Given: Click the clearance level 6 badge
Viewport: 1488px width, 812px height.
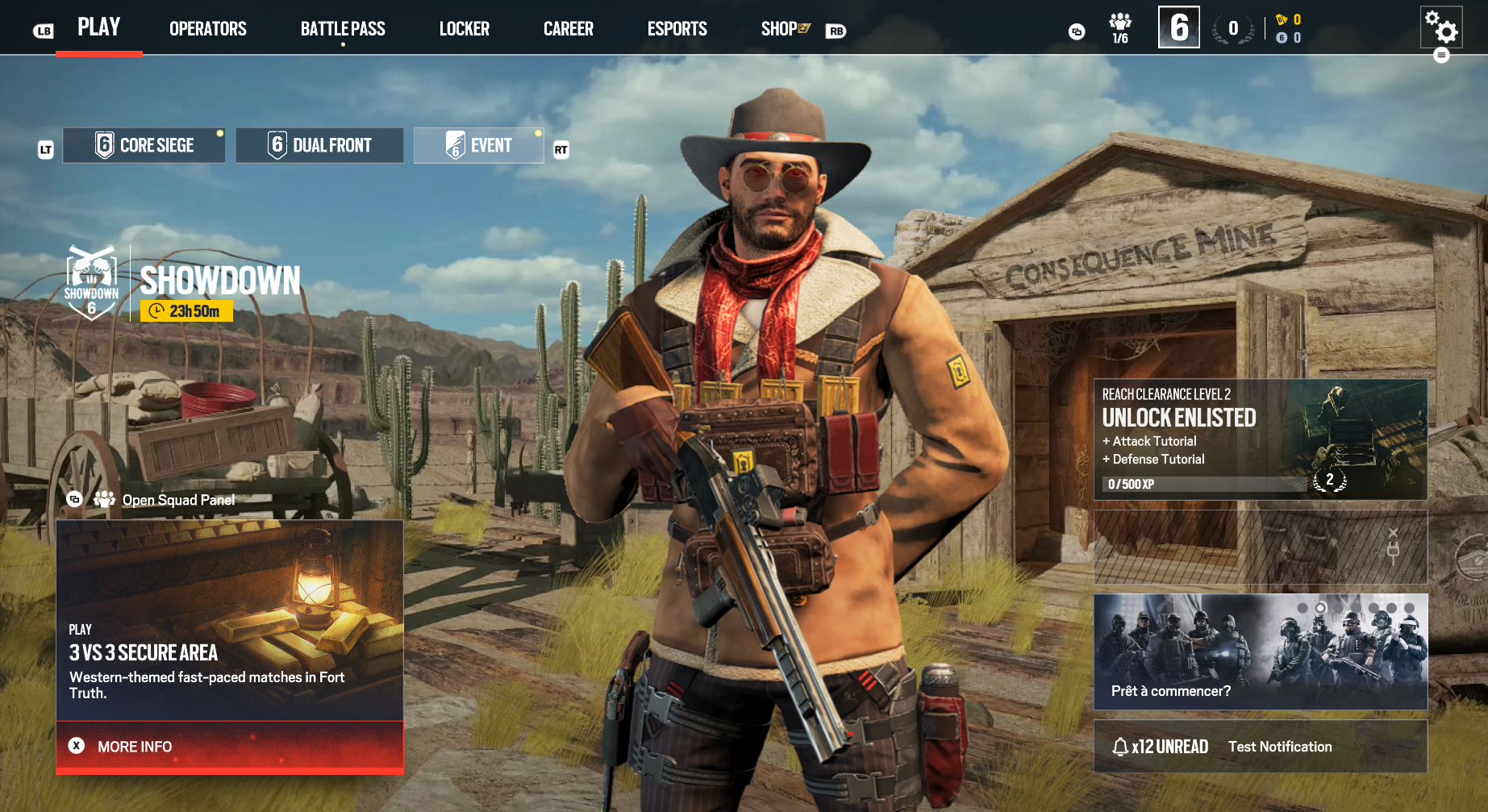Looking at the screenshot, I should pos(1178,27).
